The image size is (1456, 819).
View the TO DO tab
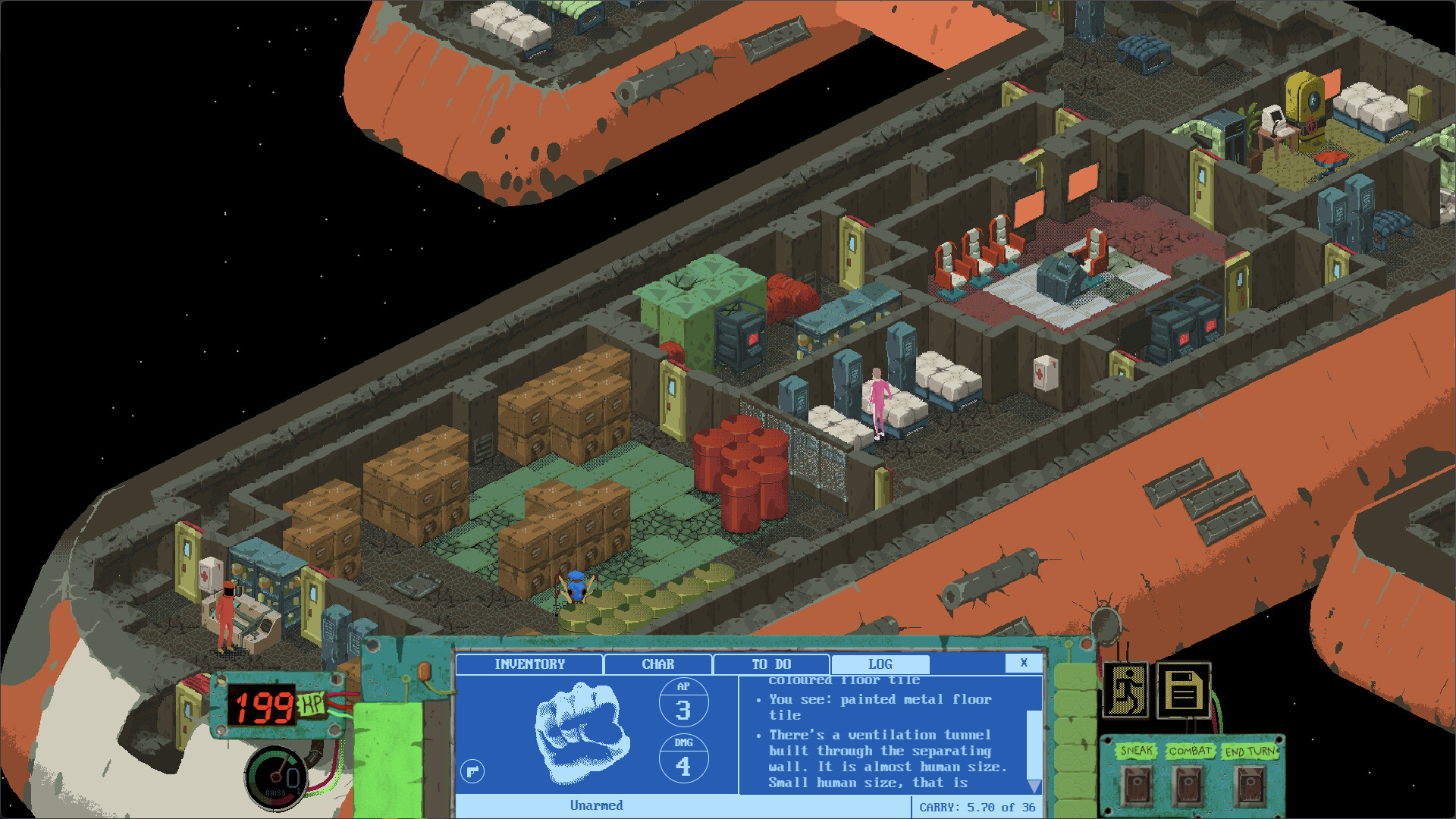(770, 664)
